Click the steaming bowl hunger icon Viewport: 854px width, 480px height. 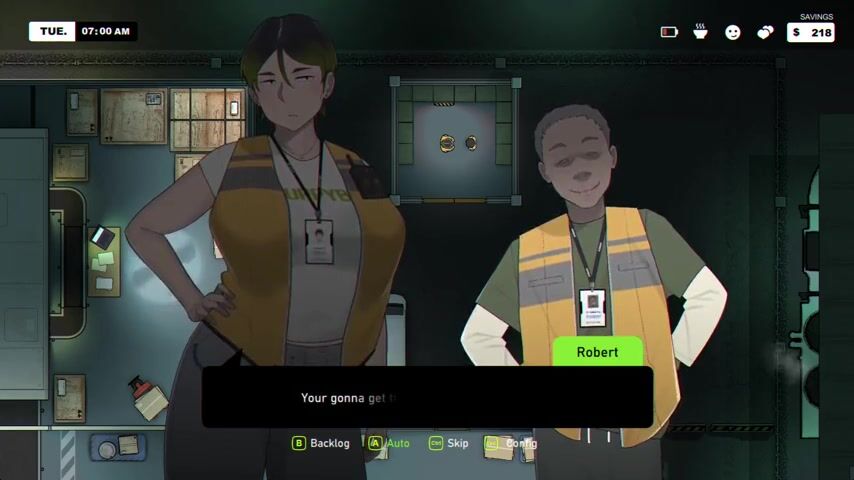coord(701,32)
